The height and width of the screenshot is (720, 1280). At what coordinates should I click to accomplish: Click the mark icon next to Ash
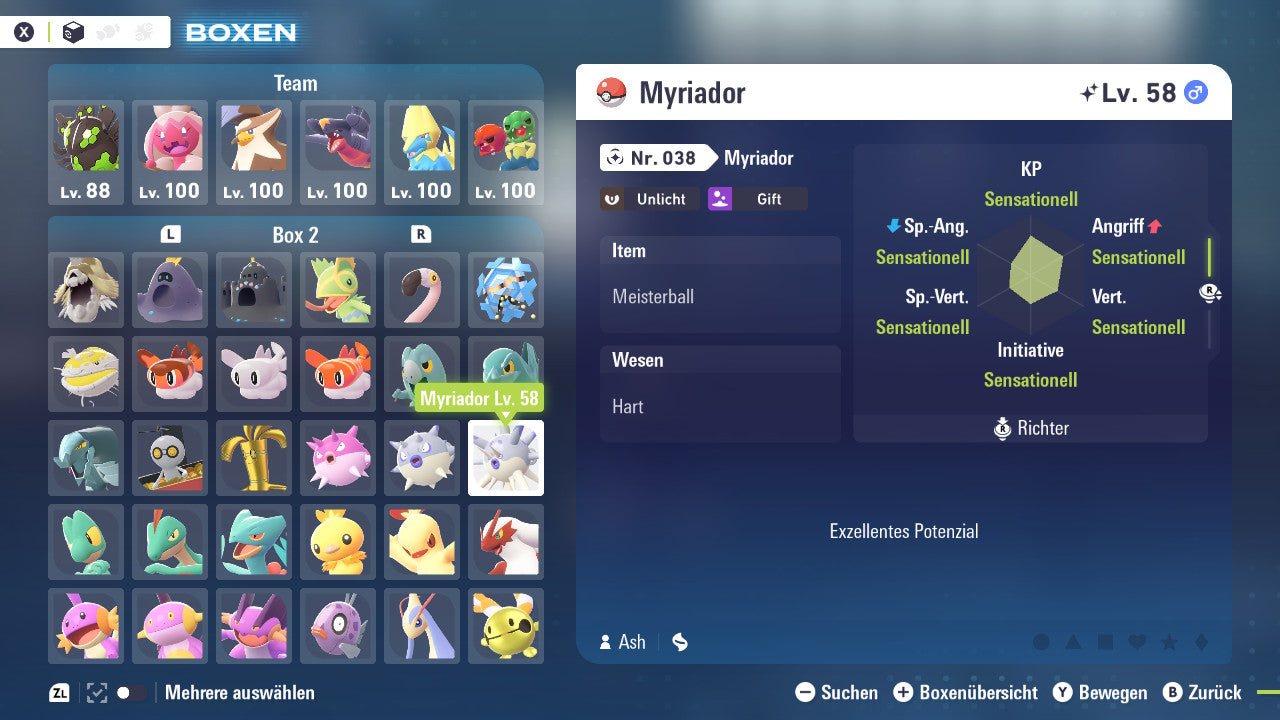679,642
